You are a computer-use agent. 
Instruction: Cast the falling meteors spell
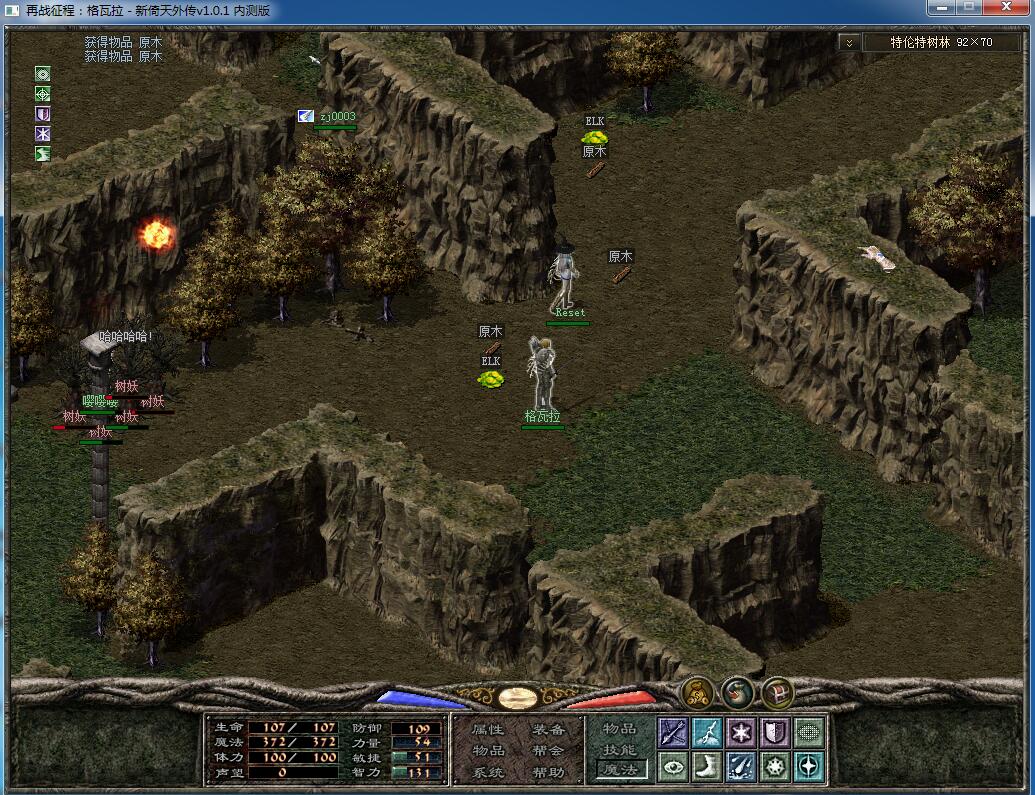pyautogui.click(x=741, y=766)
